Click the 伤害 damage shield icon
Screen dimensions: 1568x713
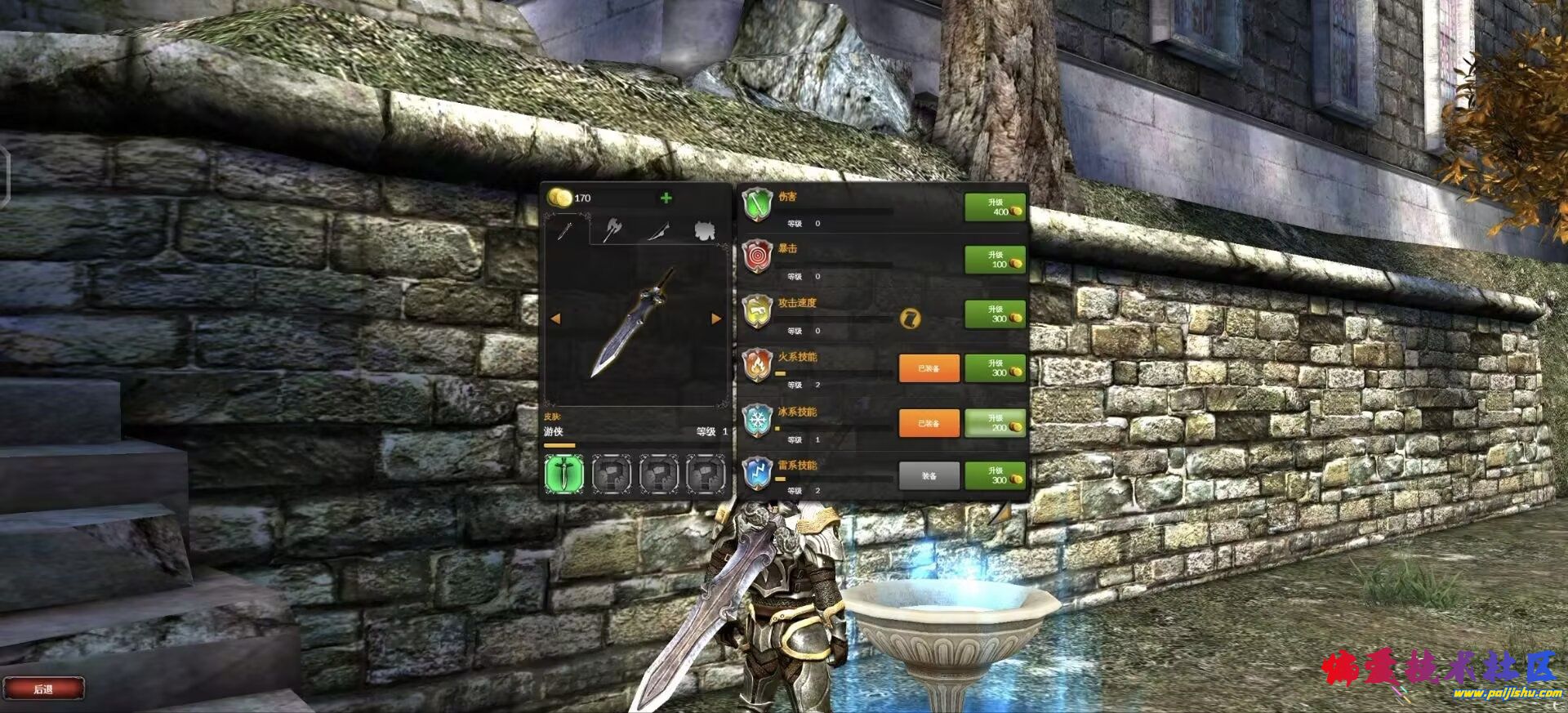pyautogui.click(x=758, y=204)
